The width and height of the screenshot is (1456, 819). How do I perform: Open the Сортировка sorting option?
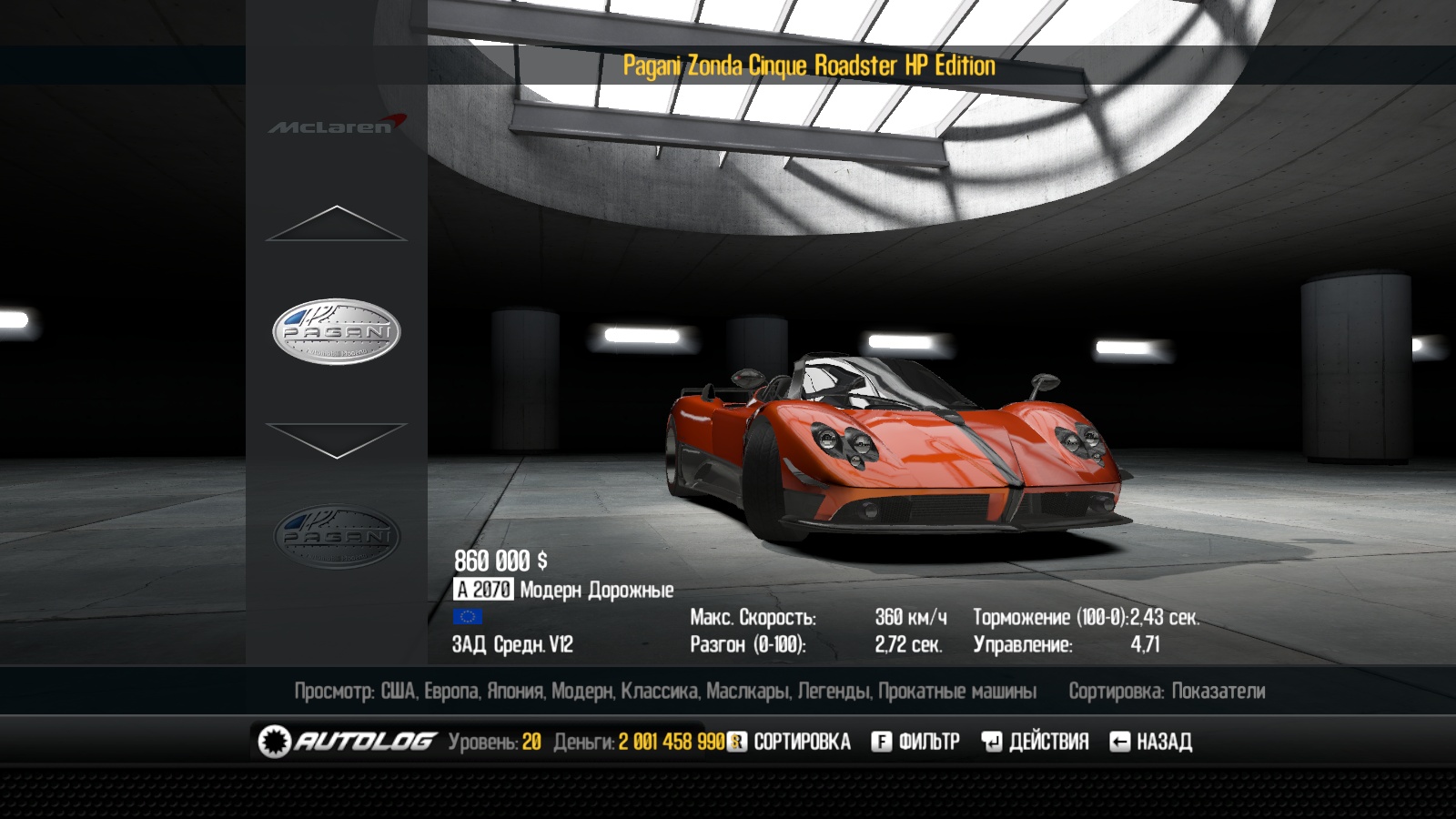[x=790, y=742]
